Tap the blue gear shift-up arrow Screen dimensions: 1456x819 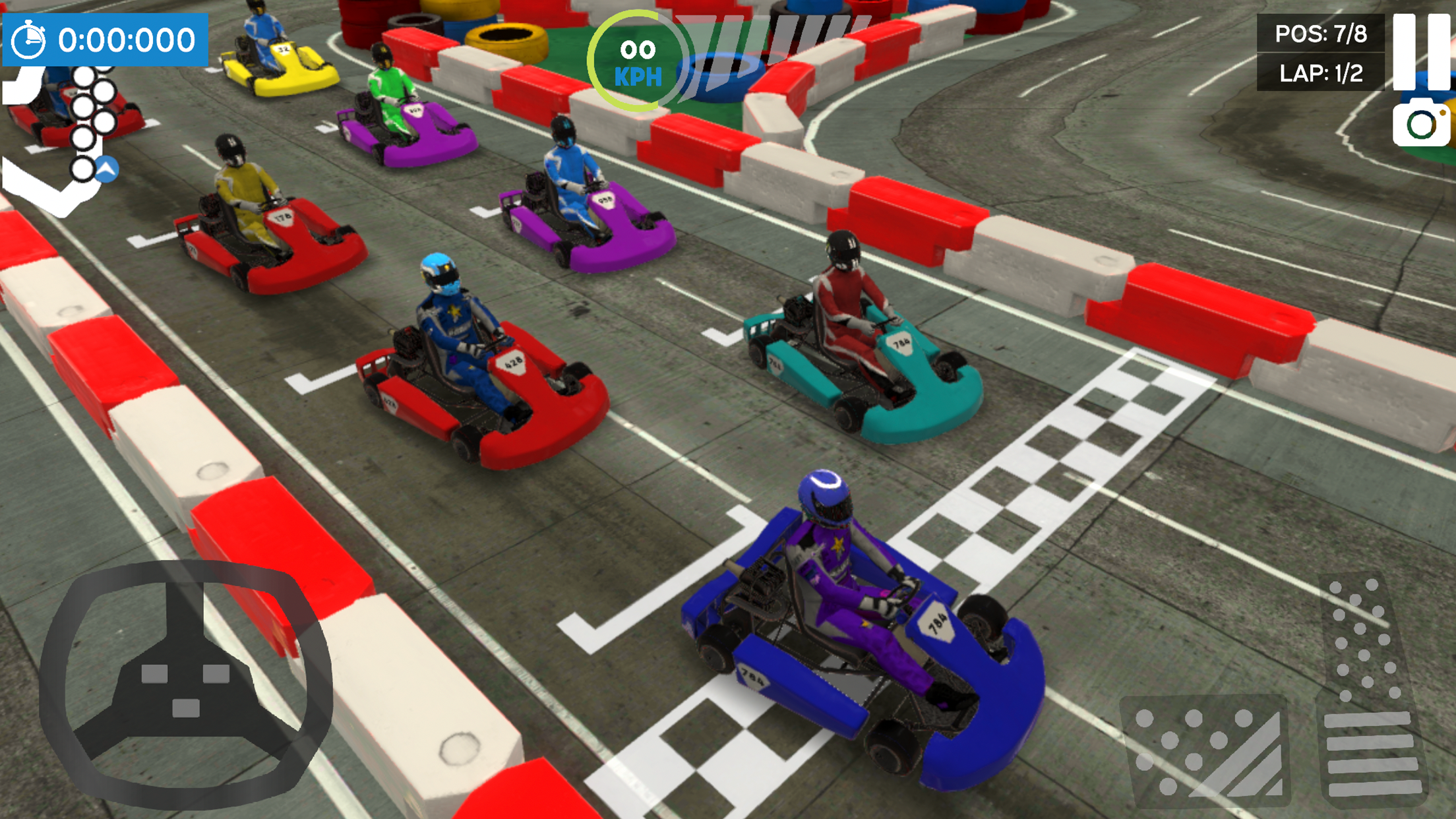pyautogui.click(x=106, y=170)
